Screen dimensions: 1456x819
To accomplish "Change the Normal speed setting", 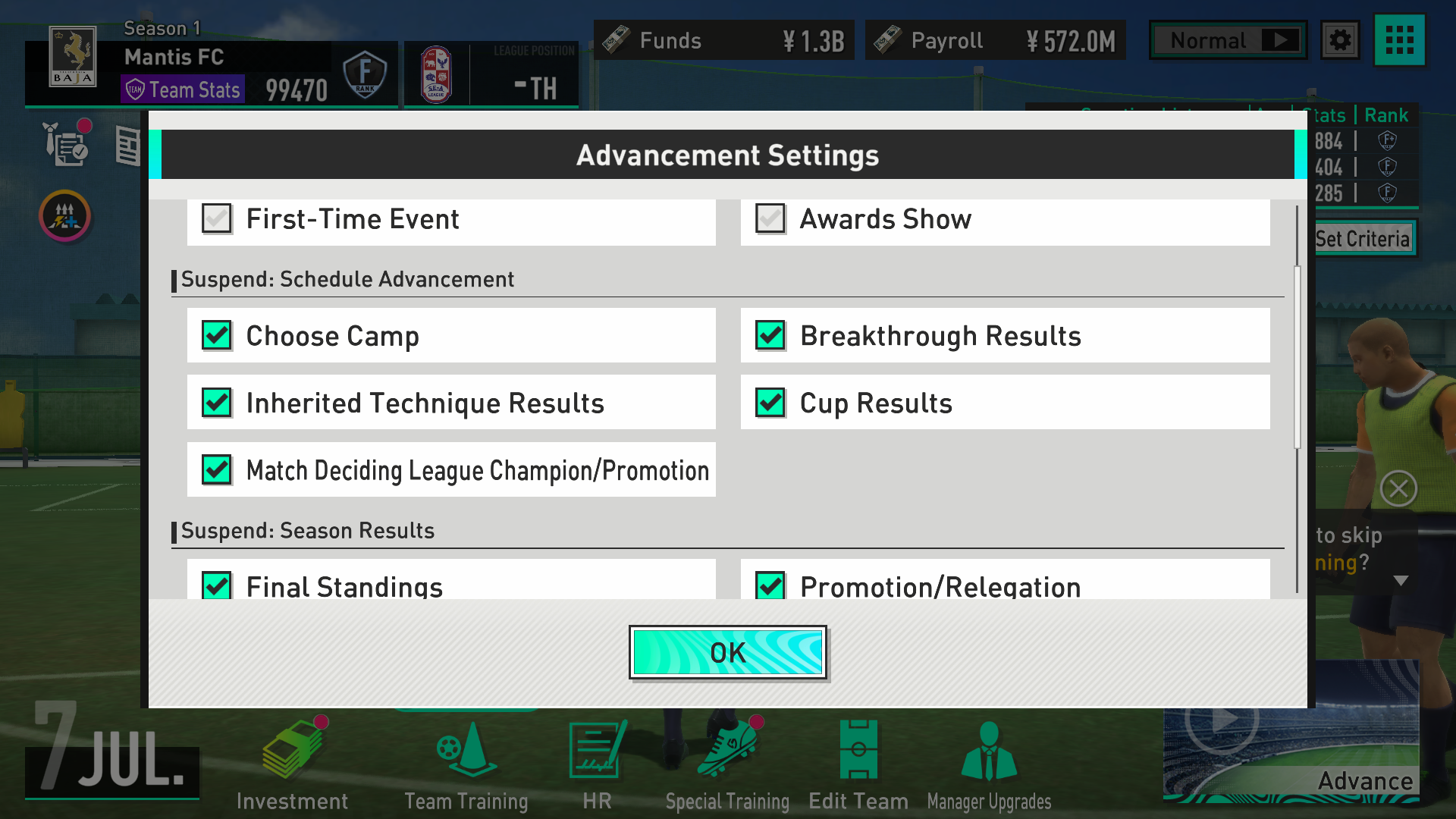I will [1228, 40].
